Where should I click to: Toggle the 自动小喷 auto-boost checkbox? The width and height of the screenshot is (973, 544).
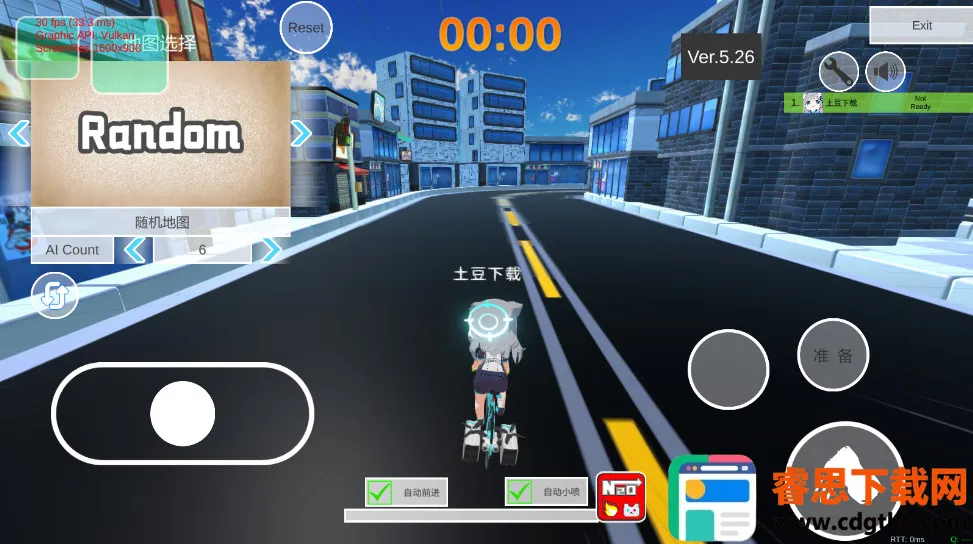(519, 492)
